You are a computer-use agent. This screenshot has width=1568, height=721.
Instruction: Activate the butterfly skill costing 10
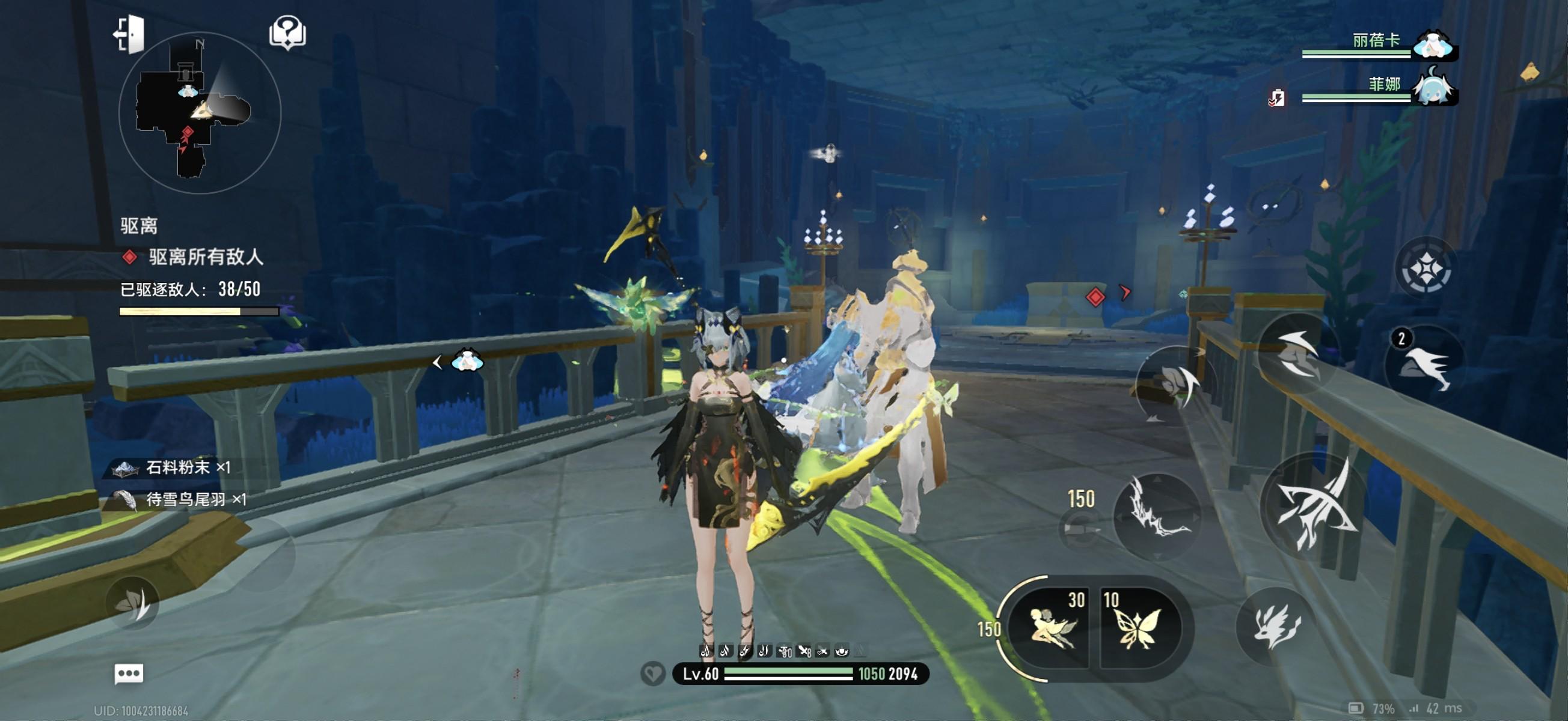(1137, 627)
